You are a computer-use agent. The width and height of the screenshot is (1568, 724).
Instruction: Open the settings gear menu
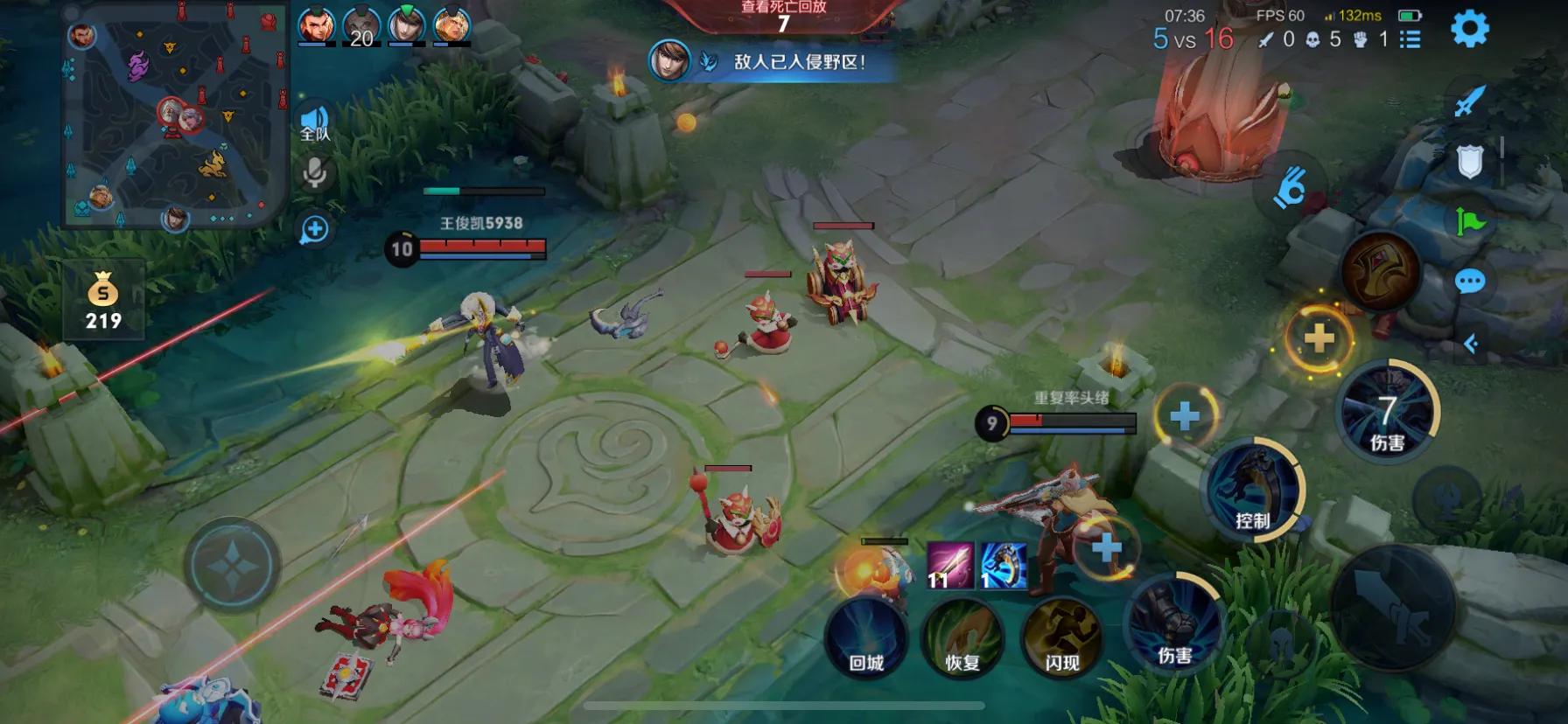[x=1470, y=29]
